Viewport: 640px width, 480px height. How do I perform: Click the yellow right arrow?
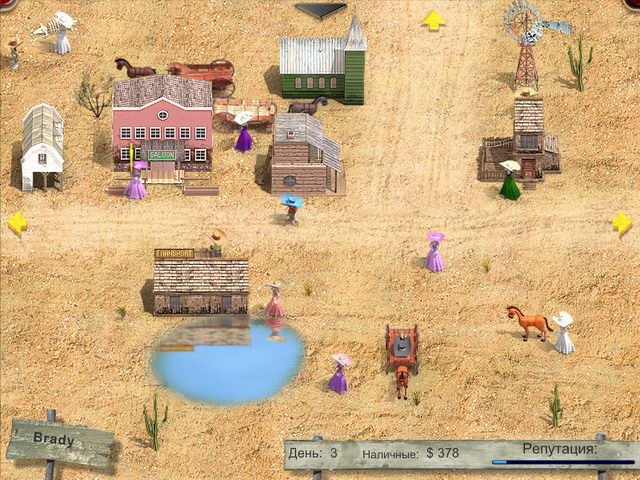pyautogui.click(x=622, y=223)
